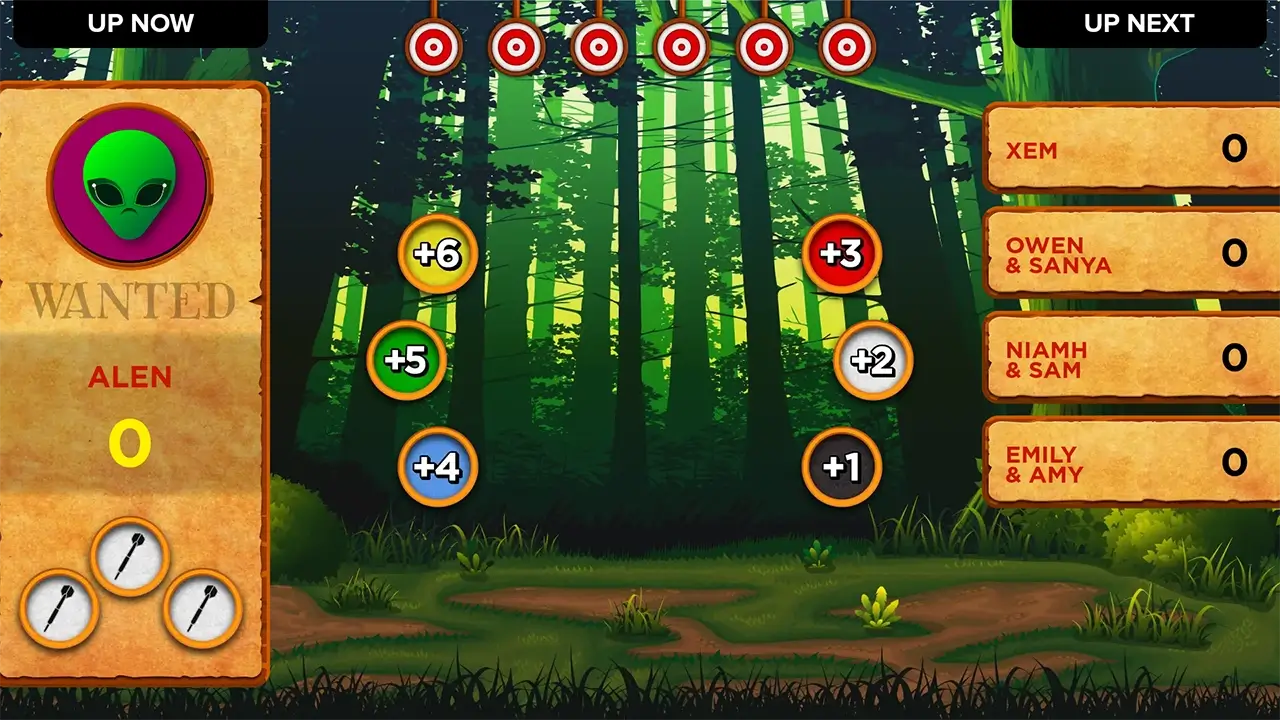The height and width of the screenshot is (720, 1280).
Task: Select the red +3 bonus token
Action: pos(841,255)
